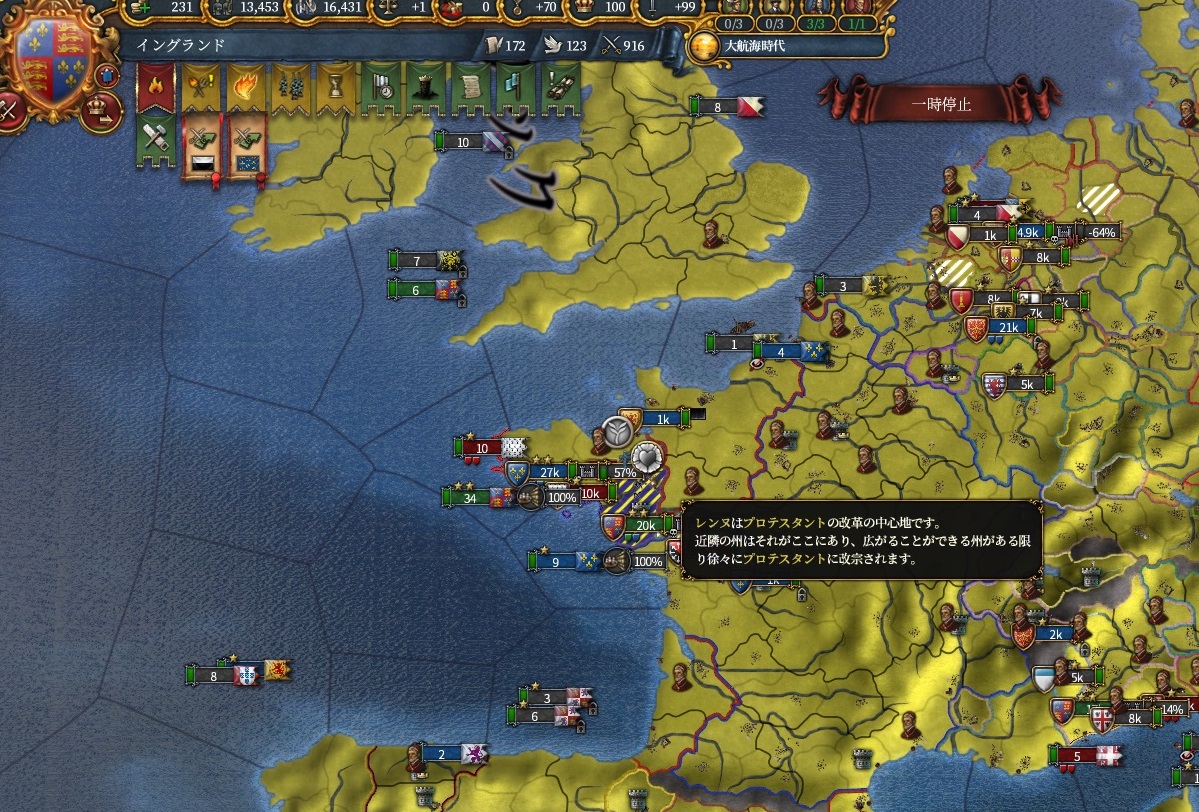Open the torch and pitchfork alert banner
The image size is (1199, 812).
coord(199,87)
